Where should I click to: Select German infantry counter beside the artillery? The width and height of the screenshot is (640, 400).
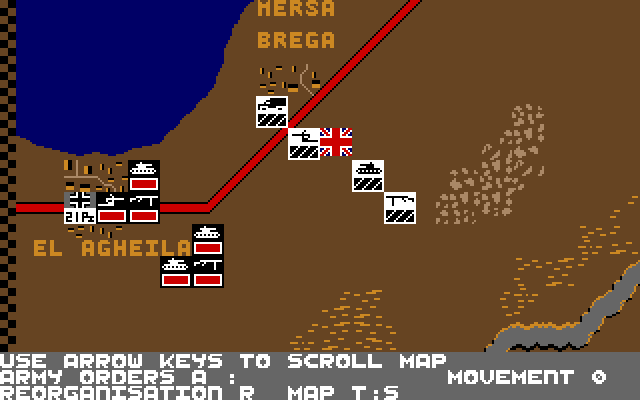click(x=144, y=208)
